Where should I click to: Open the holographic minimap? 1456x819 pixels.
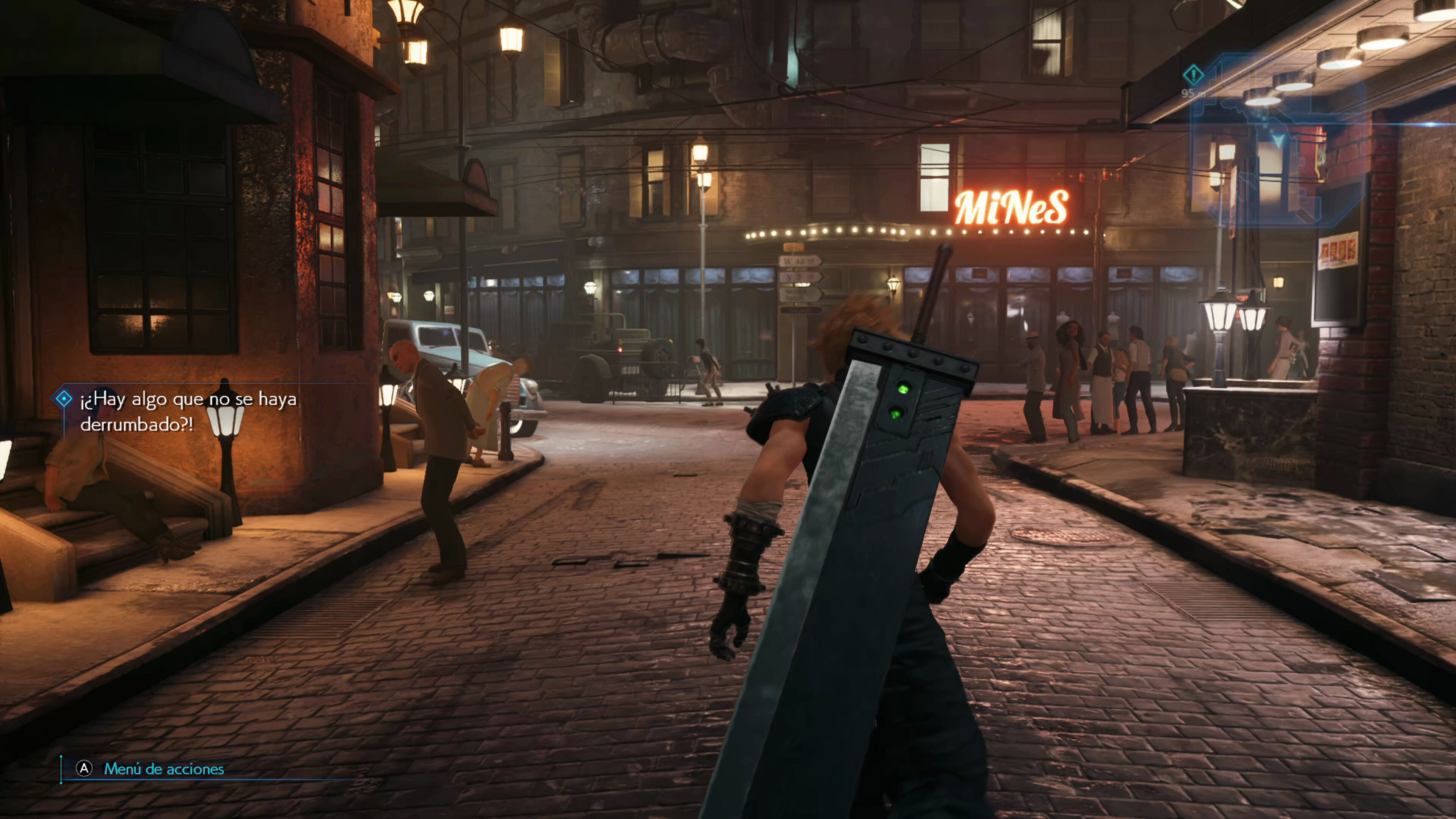1277,141
